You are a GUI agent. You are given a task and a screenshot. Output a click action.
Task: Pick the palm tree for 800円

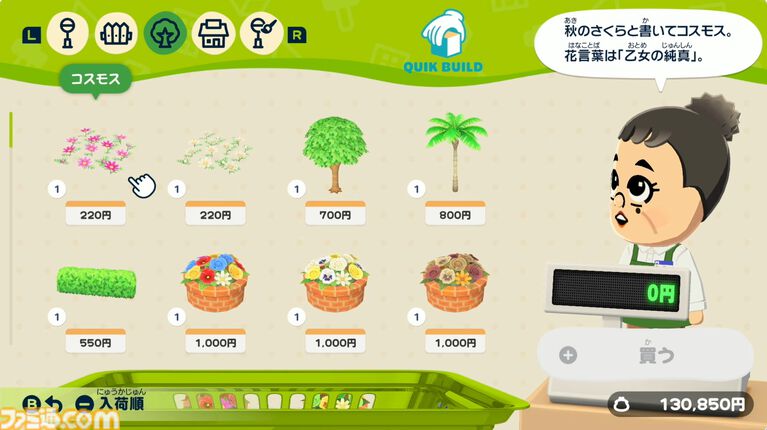tap(454, 151)
